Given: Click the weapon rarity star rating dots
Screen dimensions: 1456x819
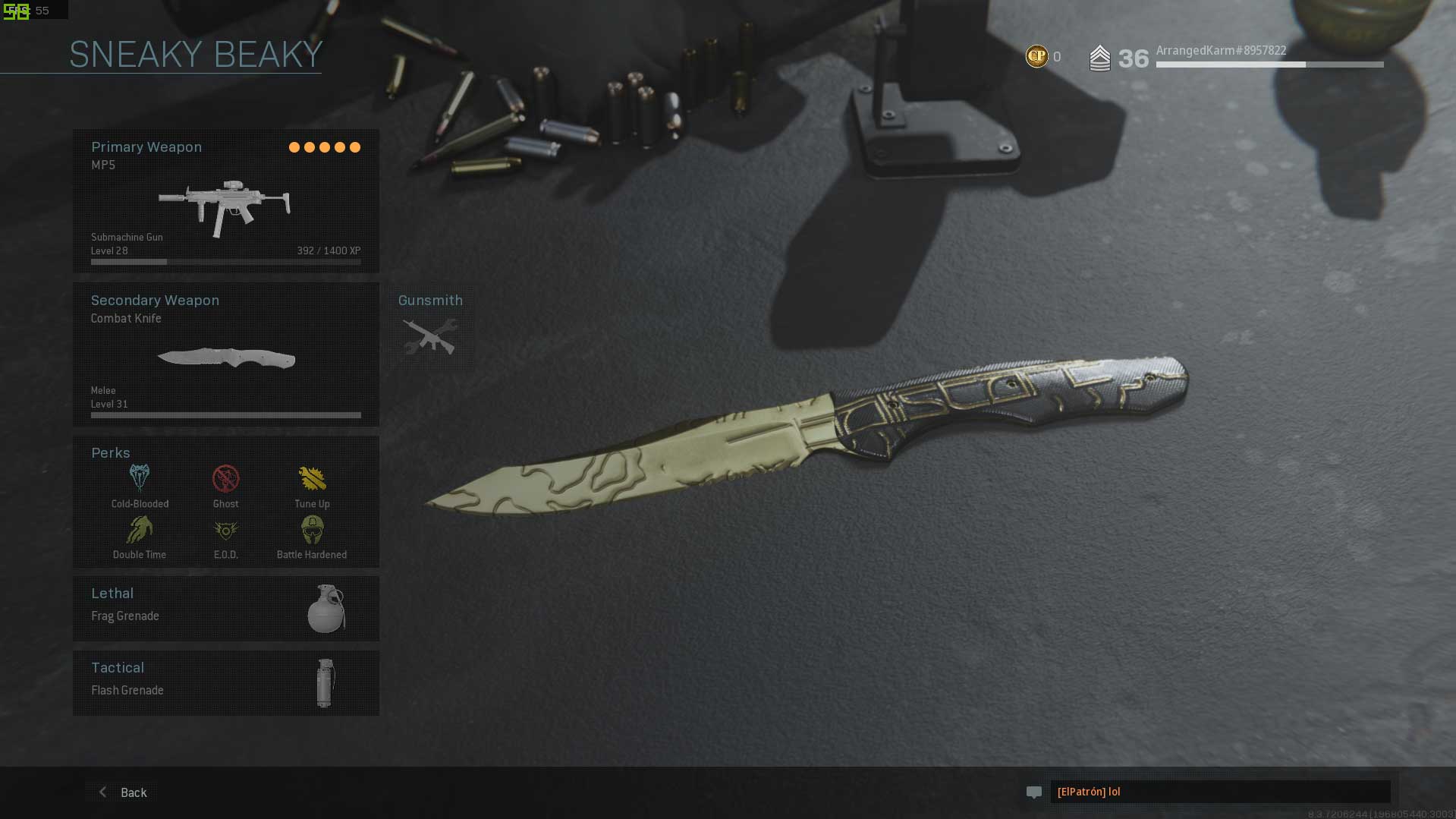Looking at the screenshot, I should coord(325,146).
